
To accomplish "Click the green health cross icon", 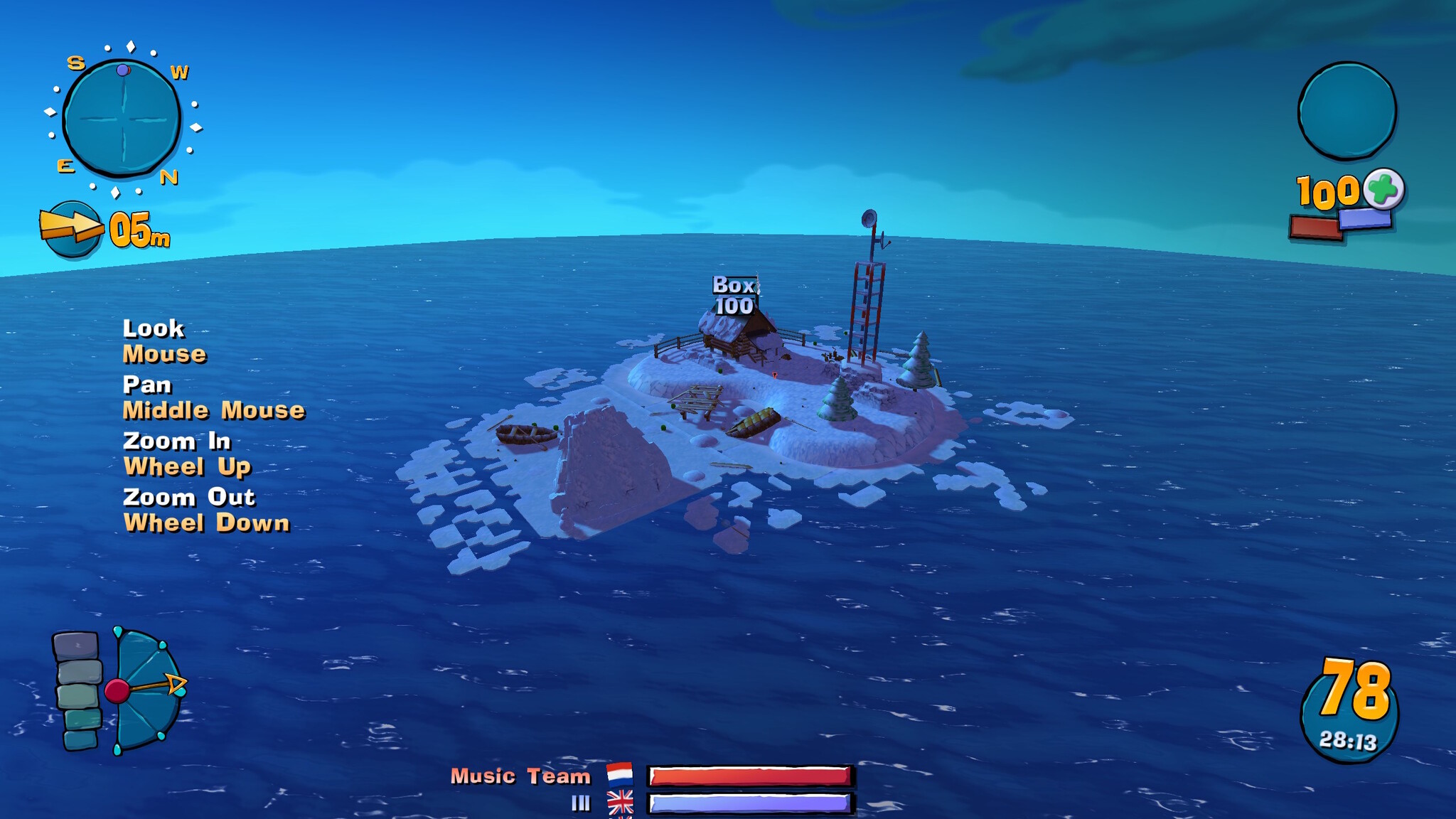I will tap(1383, 188).
